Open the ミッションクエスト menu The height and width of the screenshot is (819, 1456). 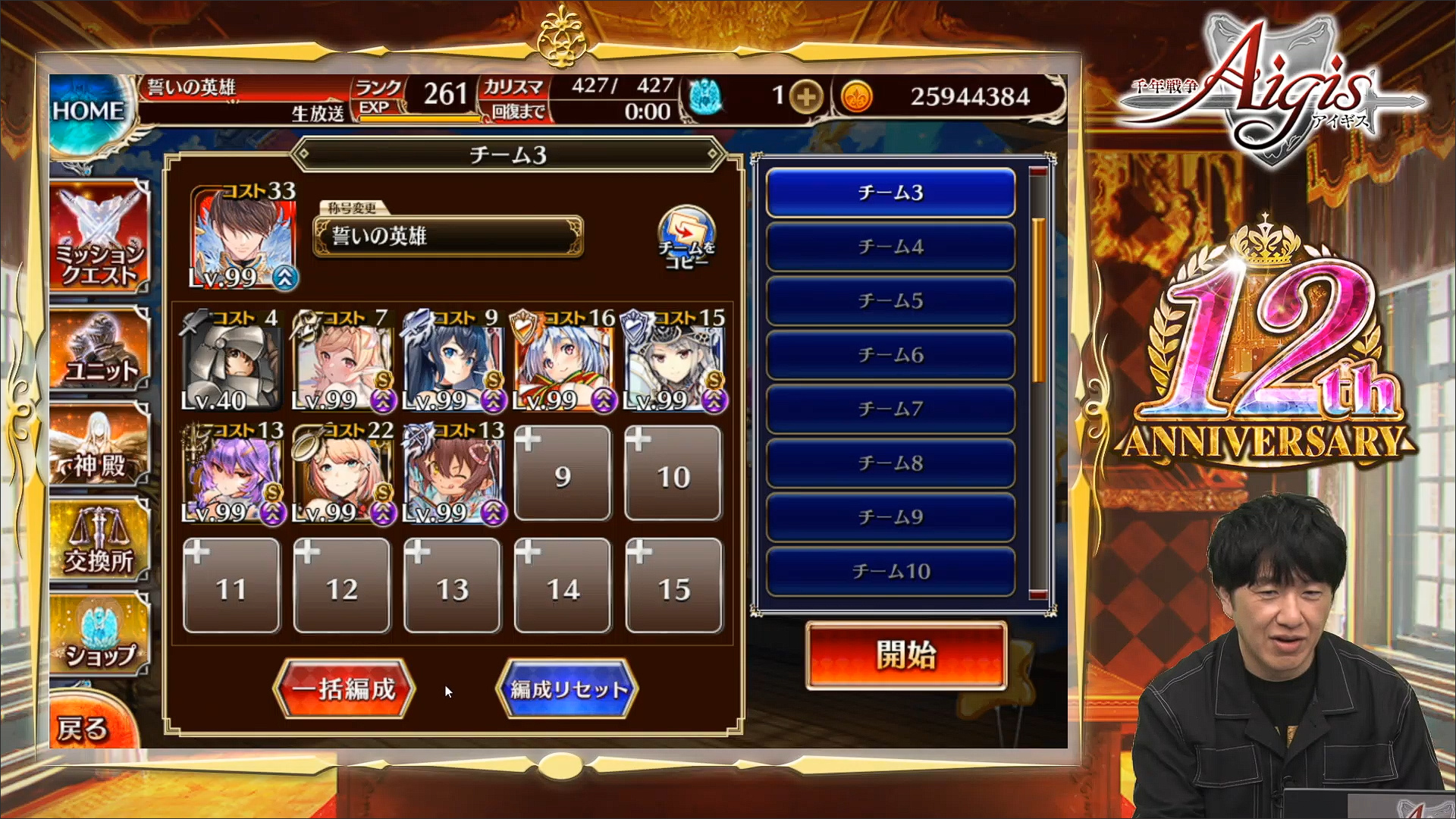99,237
